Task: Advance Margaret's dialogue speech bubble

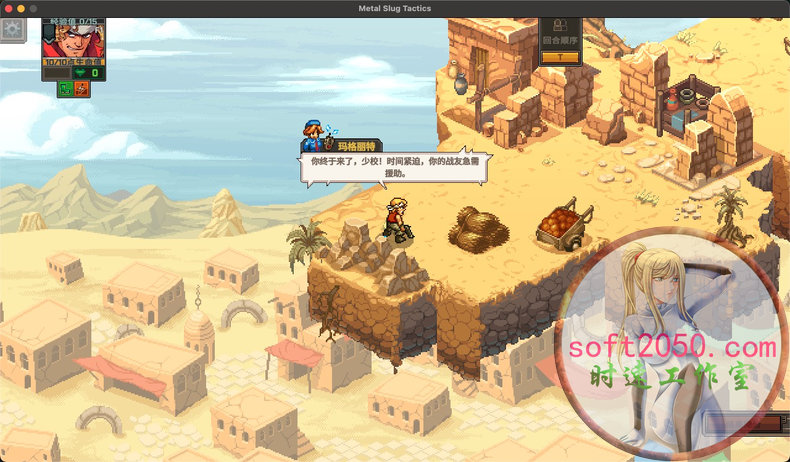Action: 394,166
